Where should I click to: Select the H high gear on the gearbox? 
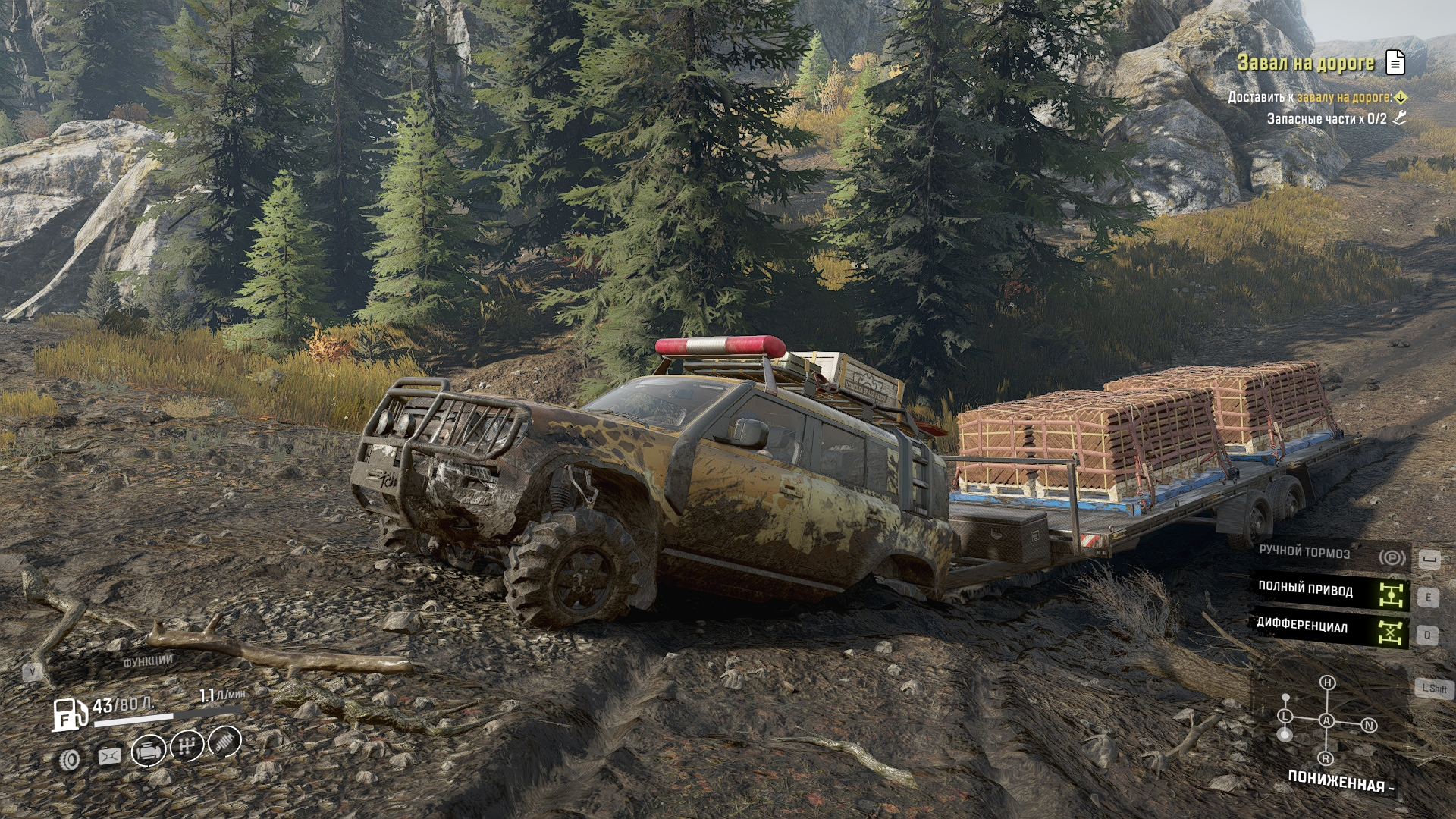click(1327, 682)
